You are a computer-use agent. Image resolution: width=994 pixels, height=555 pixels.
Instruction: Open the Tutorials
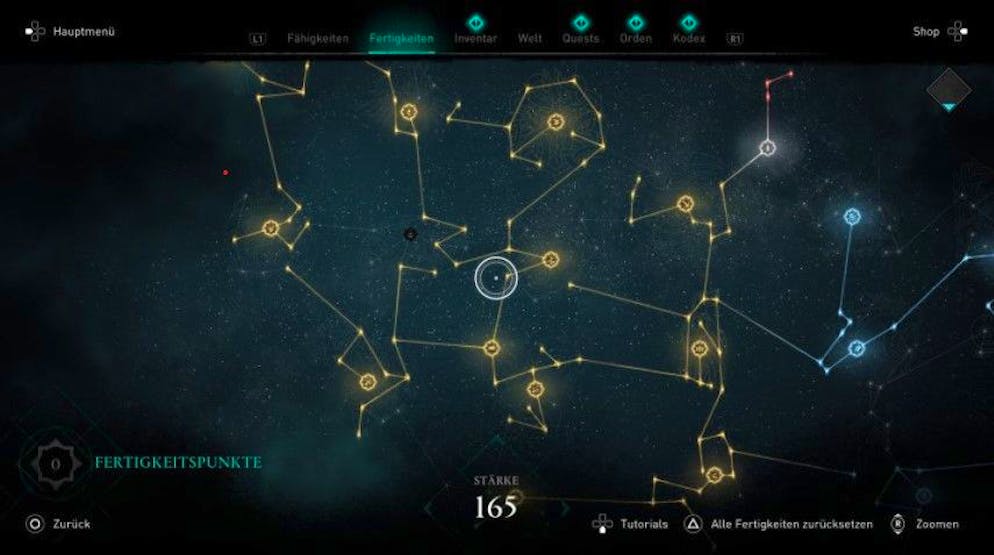(x=643, y=524)
